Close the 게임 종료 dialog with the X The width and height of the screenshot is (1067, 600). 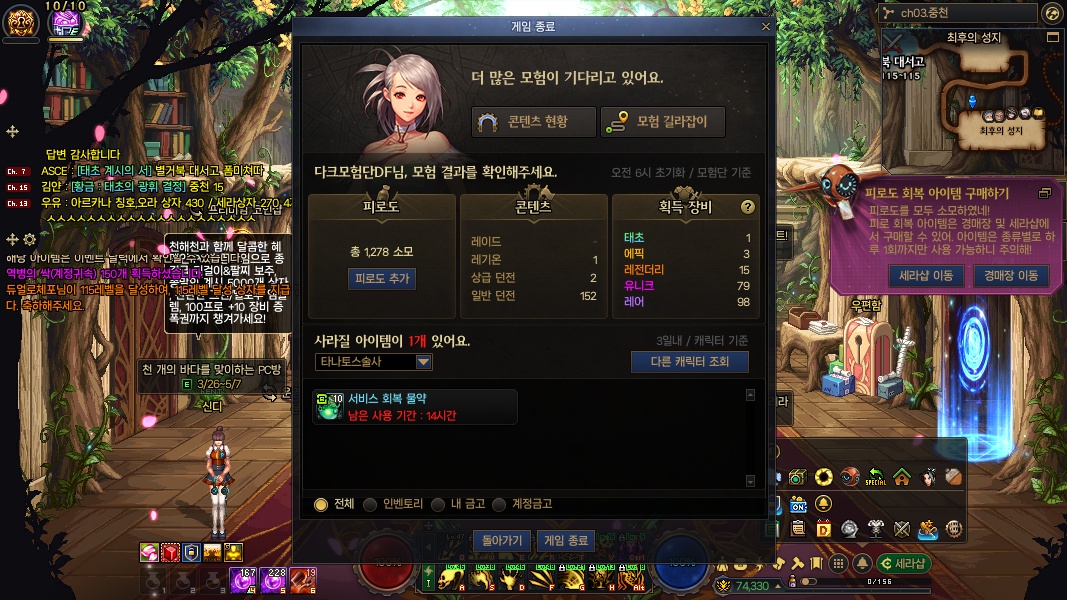point(766,27)
